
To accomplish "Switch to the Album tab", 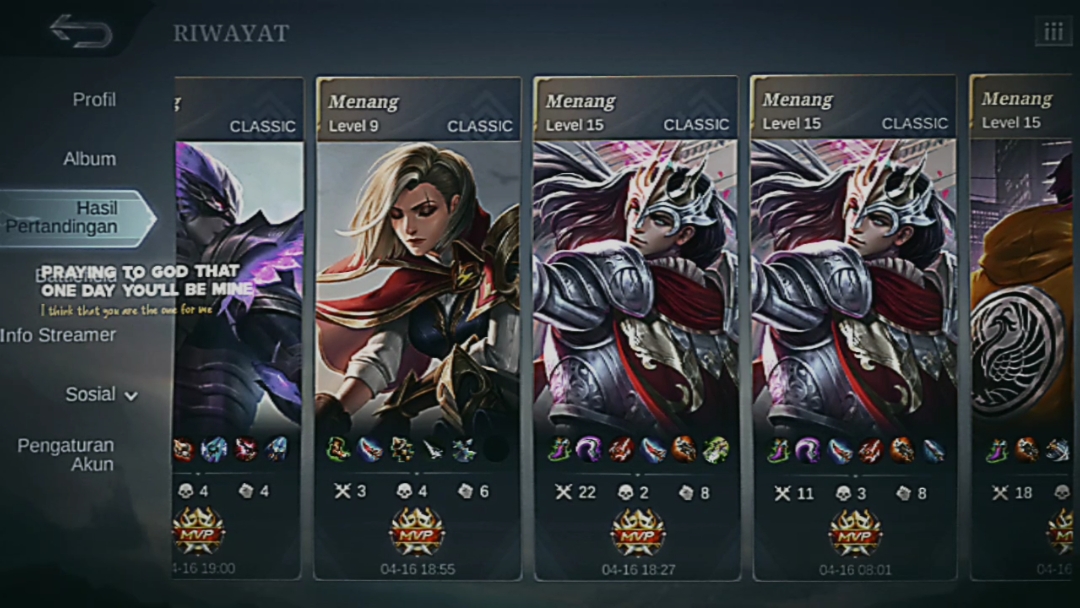I will 89,159.
